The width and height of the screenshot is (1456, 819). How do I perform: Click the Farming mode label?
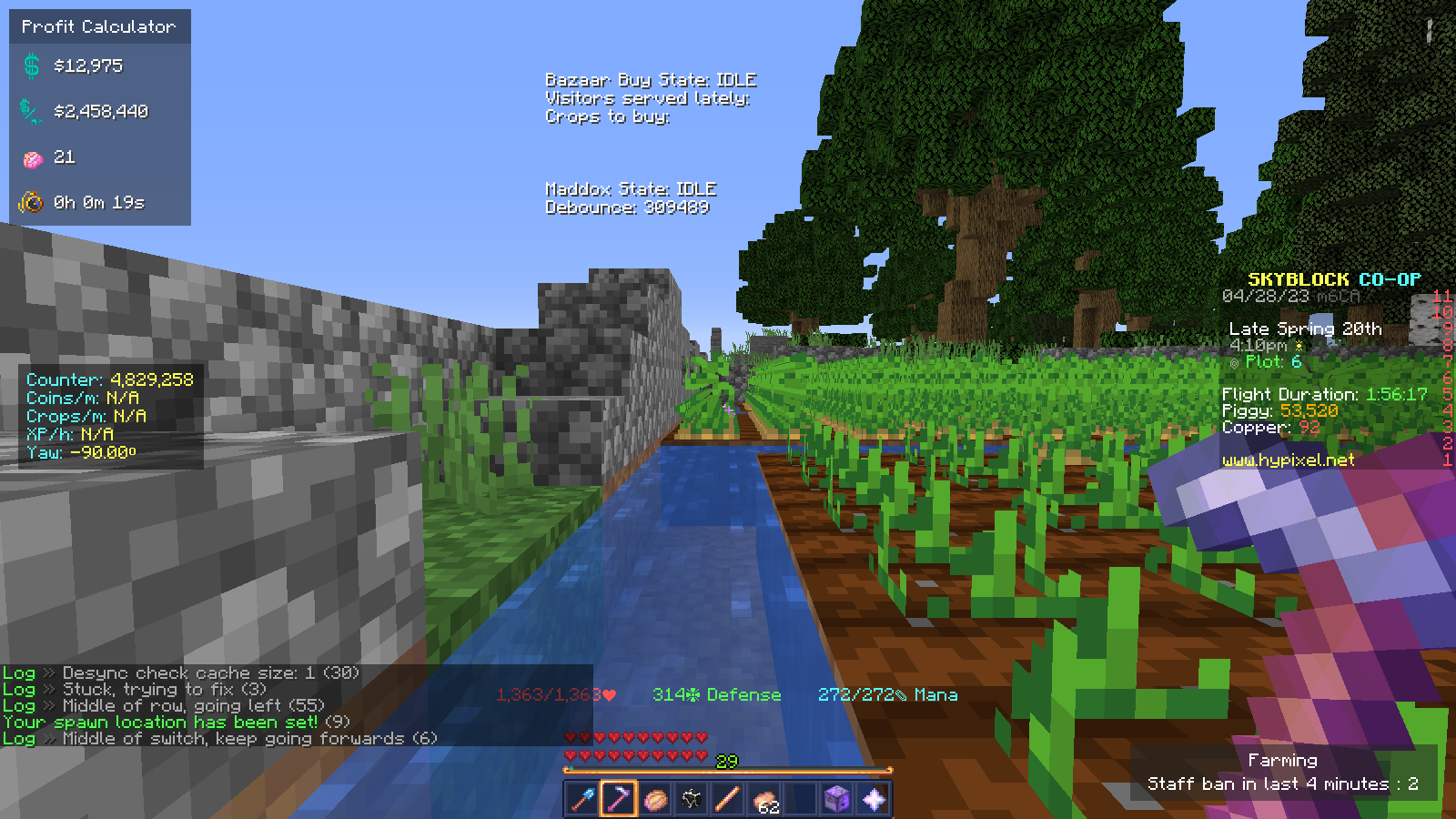tap(1283, 760)
